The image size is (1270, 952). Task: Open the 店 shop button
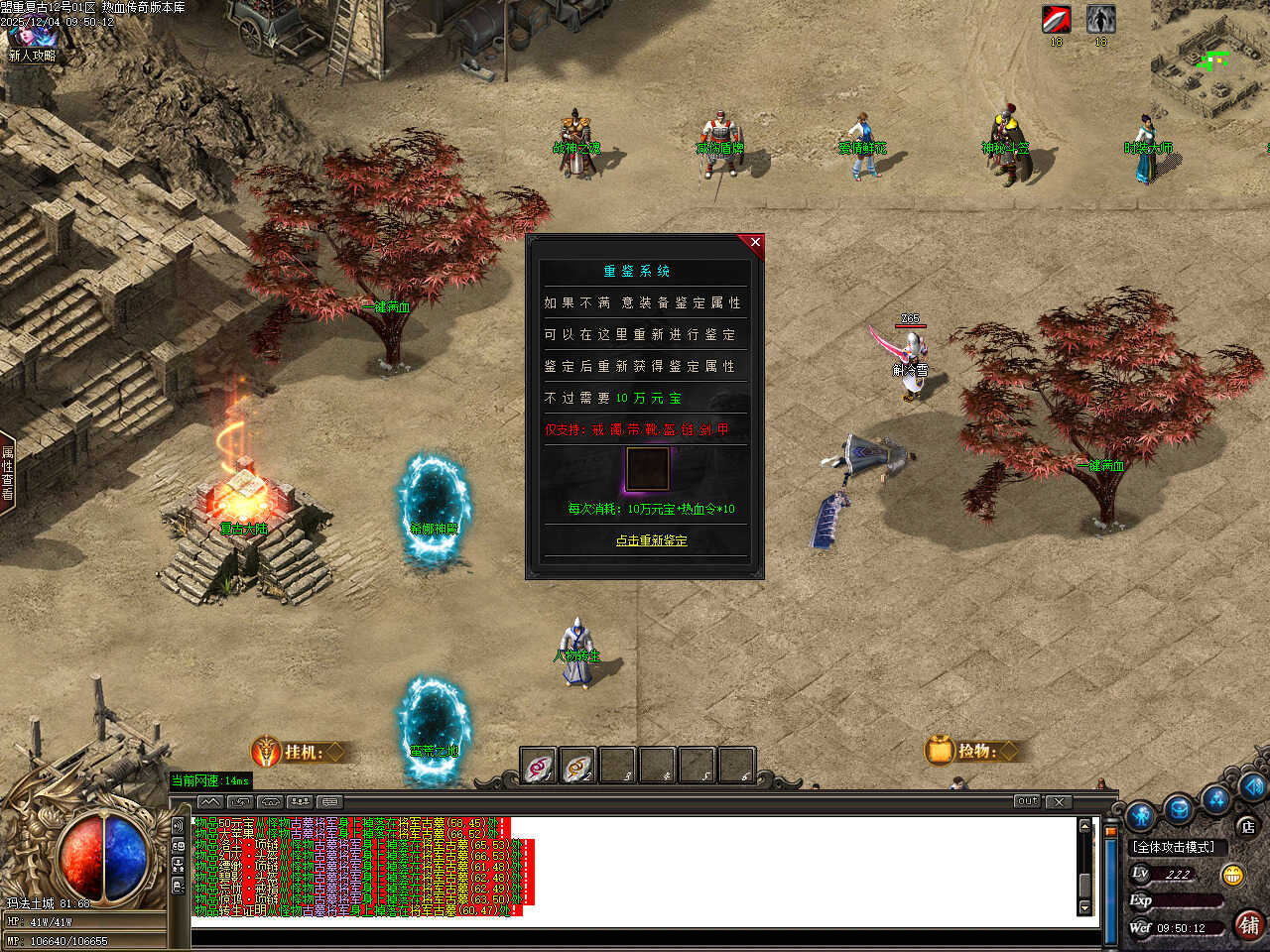(x=1247, y=826)
